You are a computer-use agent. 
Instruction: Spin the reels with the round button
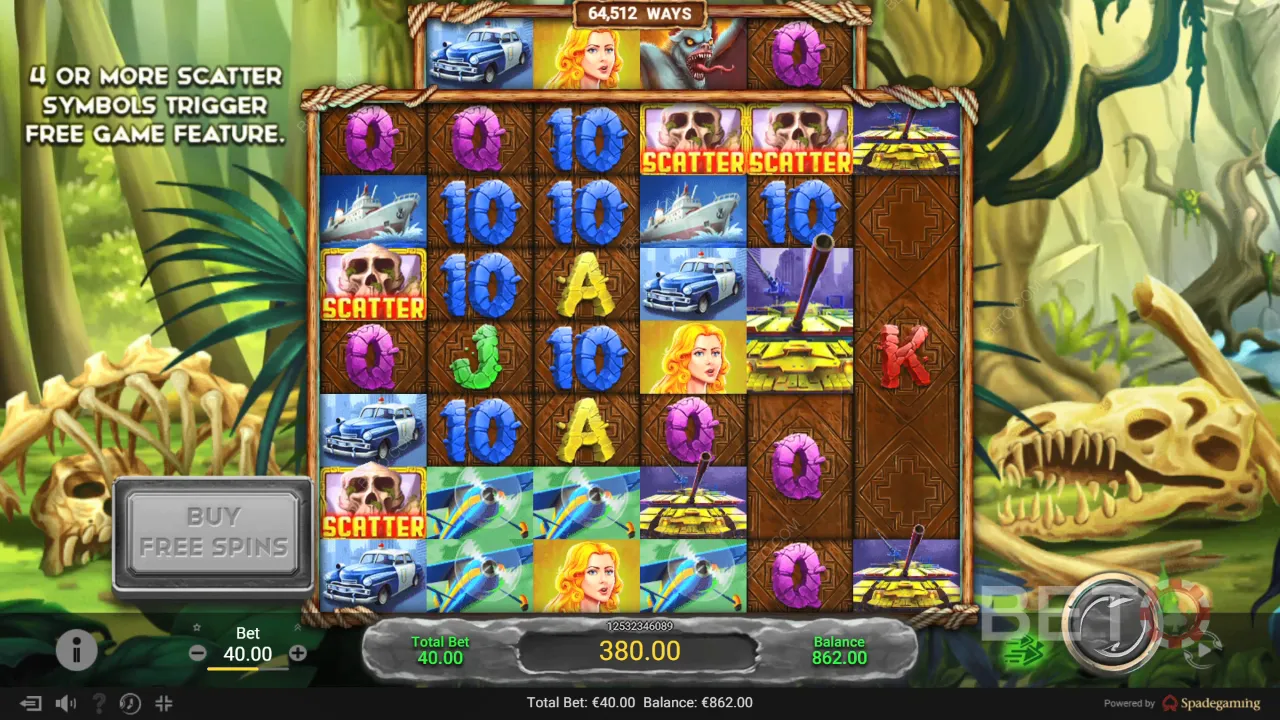(1113, 622)
